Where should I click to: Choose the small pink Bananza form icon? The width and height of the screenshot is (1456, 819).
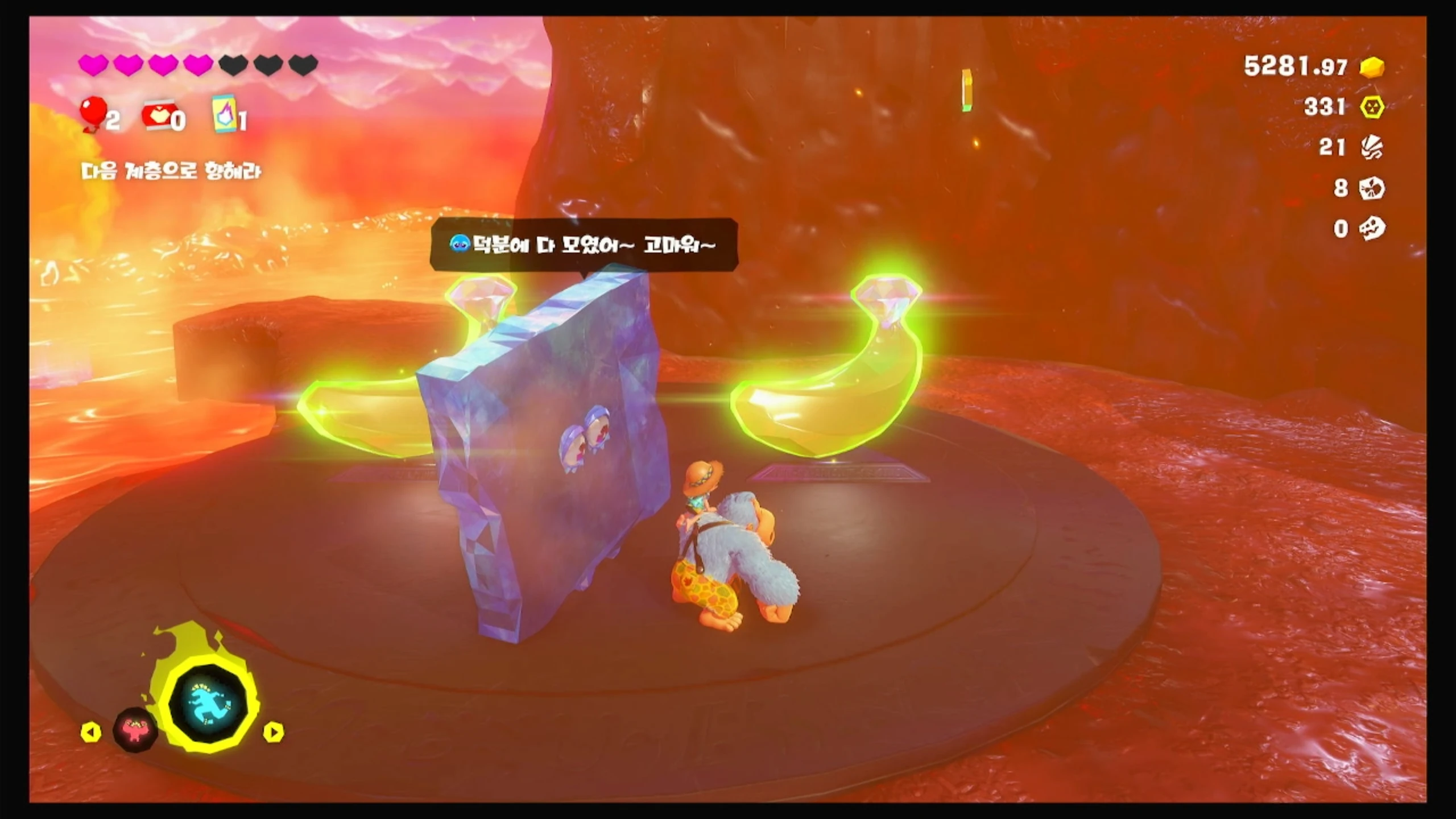[x=135, y=730]
